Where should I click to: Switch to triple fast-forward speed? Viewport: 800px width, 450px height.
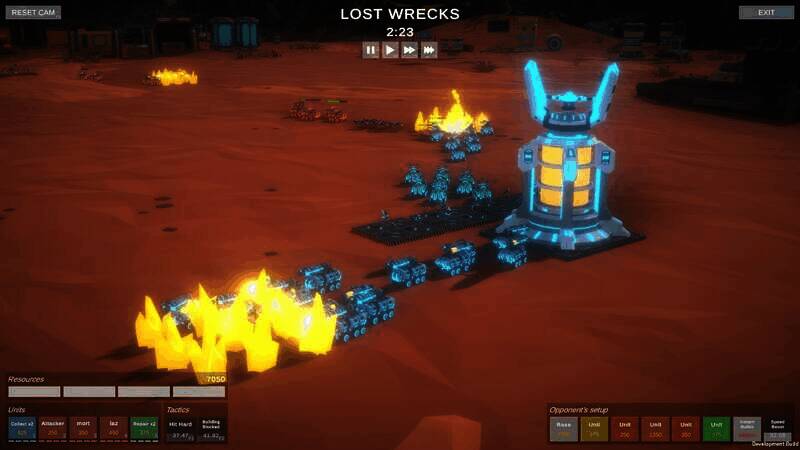[x=429, y=50]
